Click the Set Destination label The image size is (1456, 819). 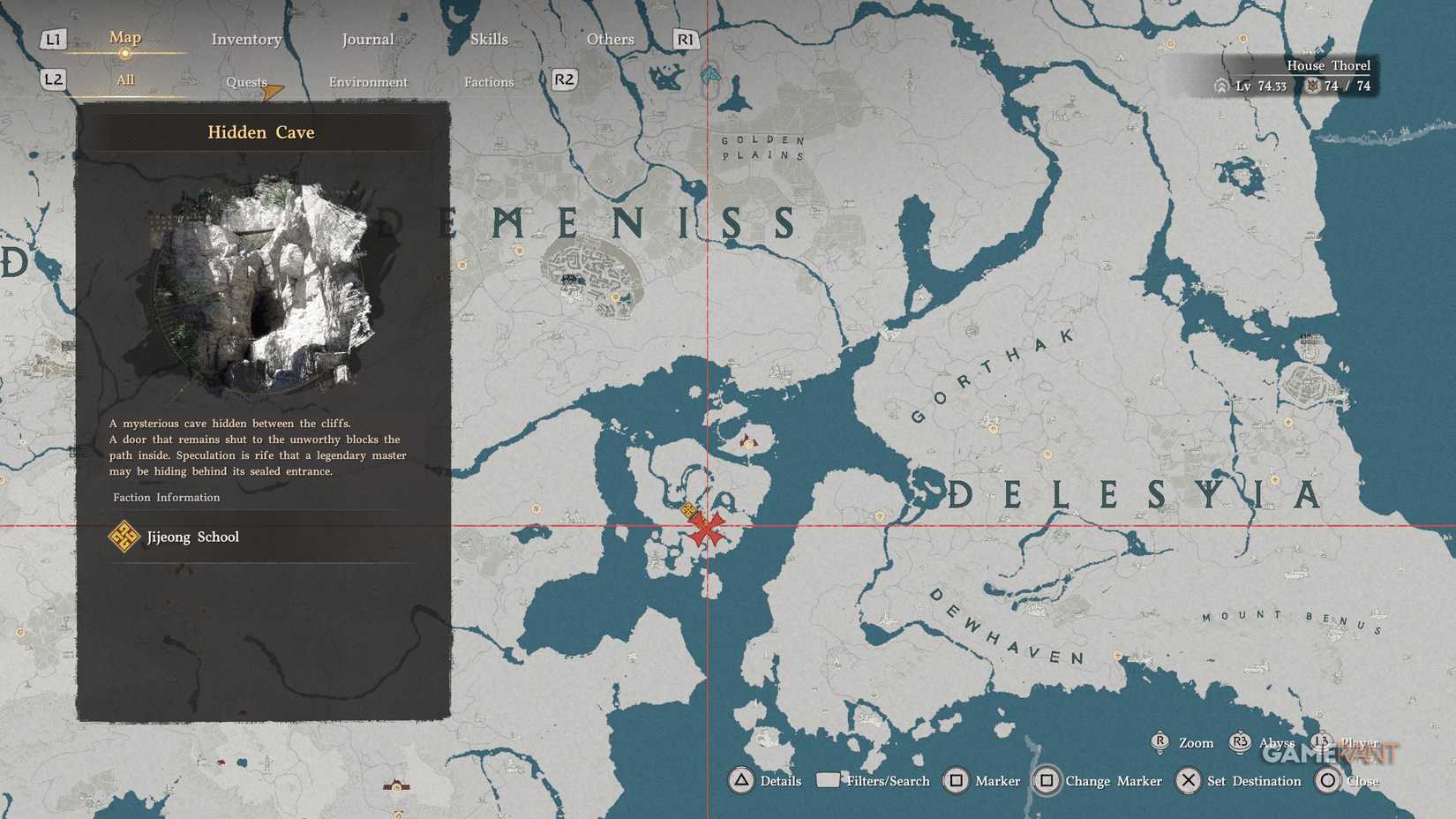point(1254,781)
